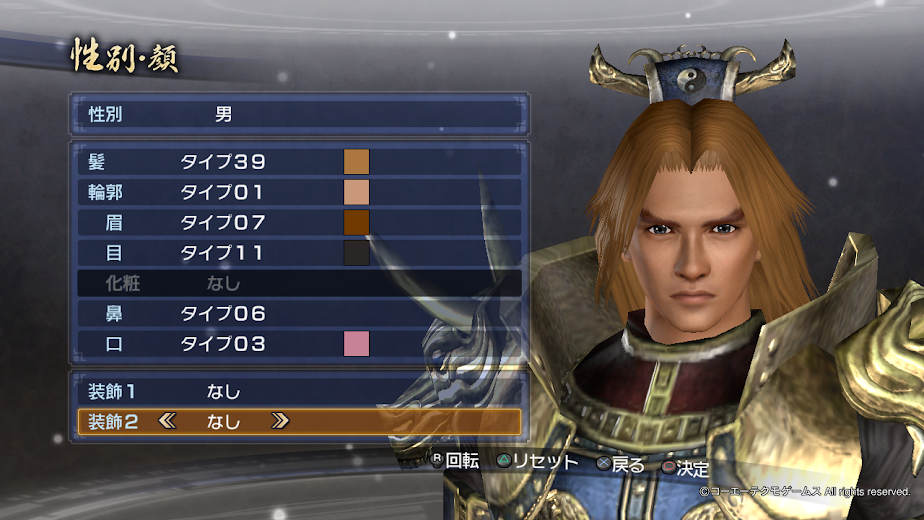924x520 pixels.
Task: Pick the pink lip color swatch
Action: (357, 344)
